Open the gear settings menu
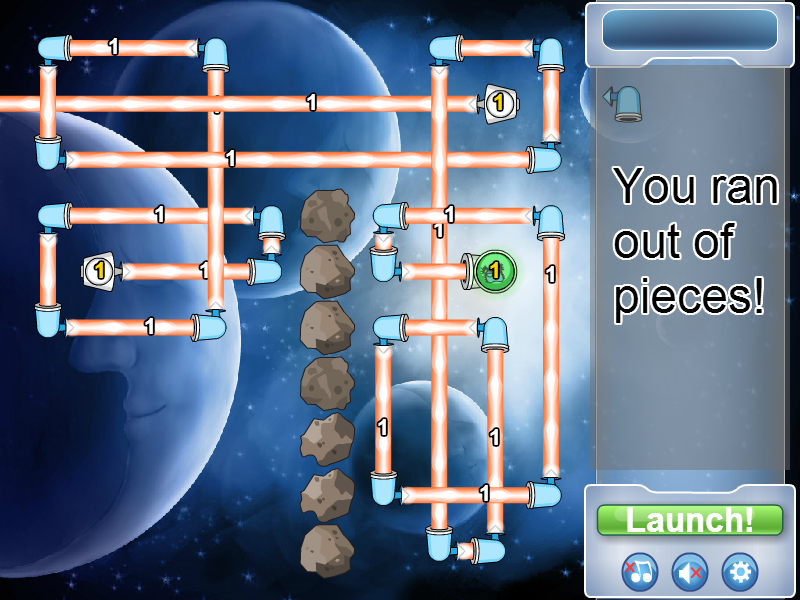Screen dimensions: 800x600 tap(740, 572)
